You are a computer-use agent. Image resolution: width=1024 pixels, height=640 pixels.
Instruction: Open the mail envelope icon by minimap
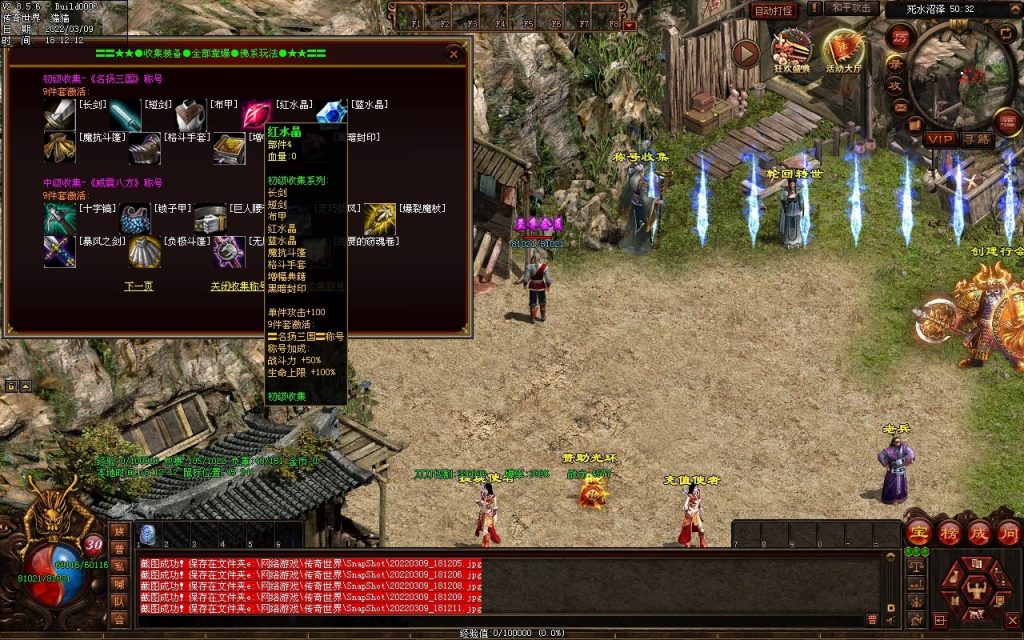coord(900,107)
